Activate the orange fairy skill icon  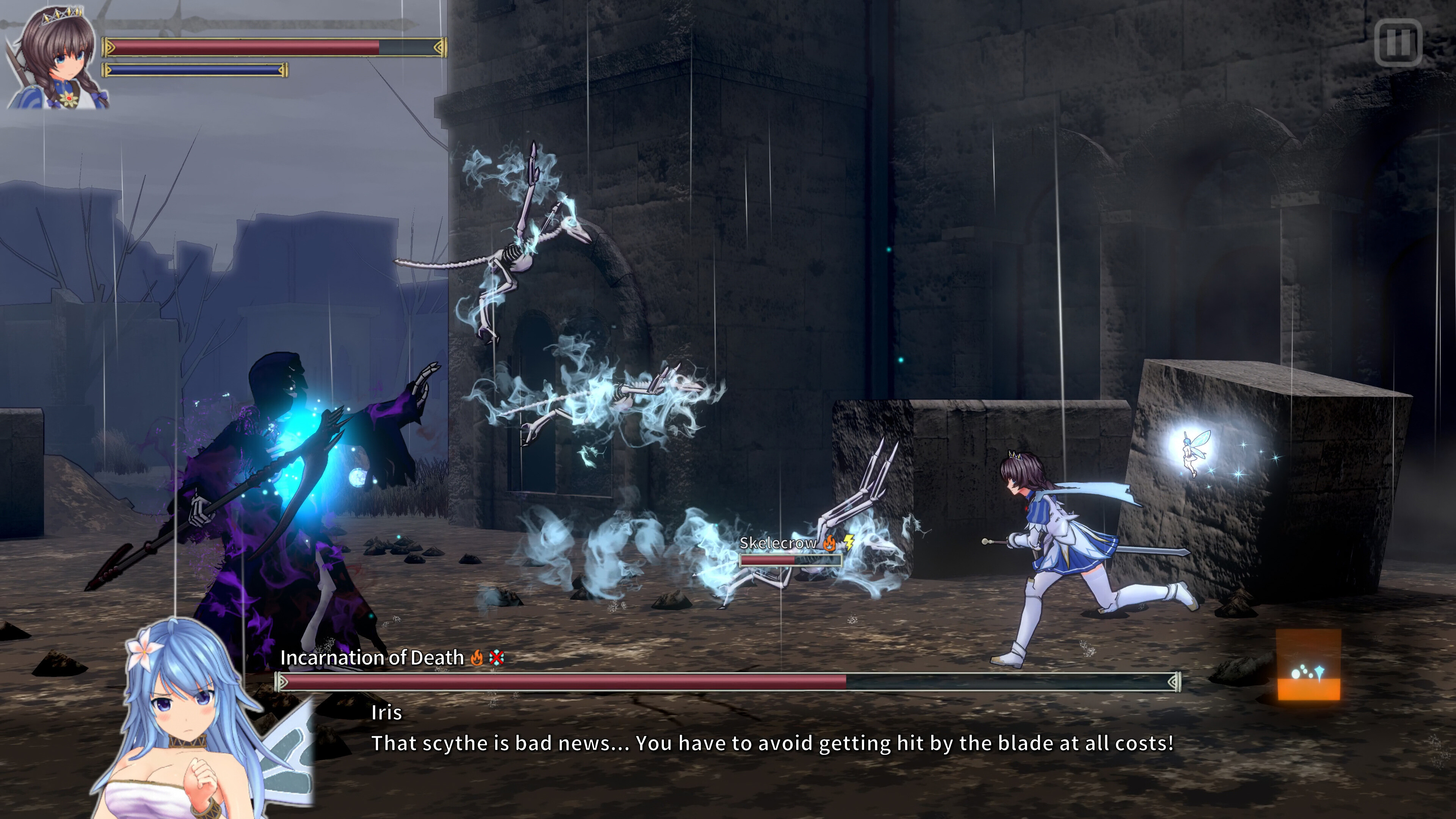pyautogui.click(x=1309, y=665)
